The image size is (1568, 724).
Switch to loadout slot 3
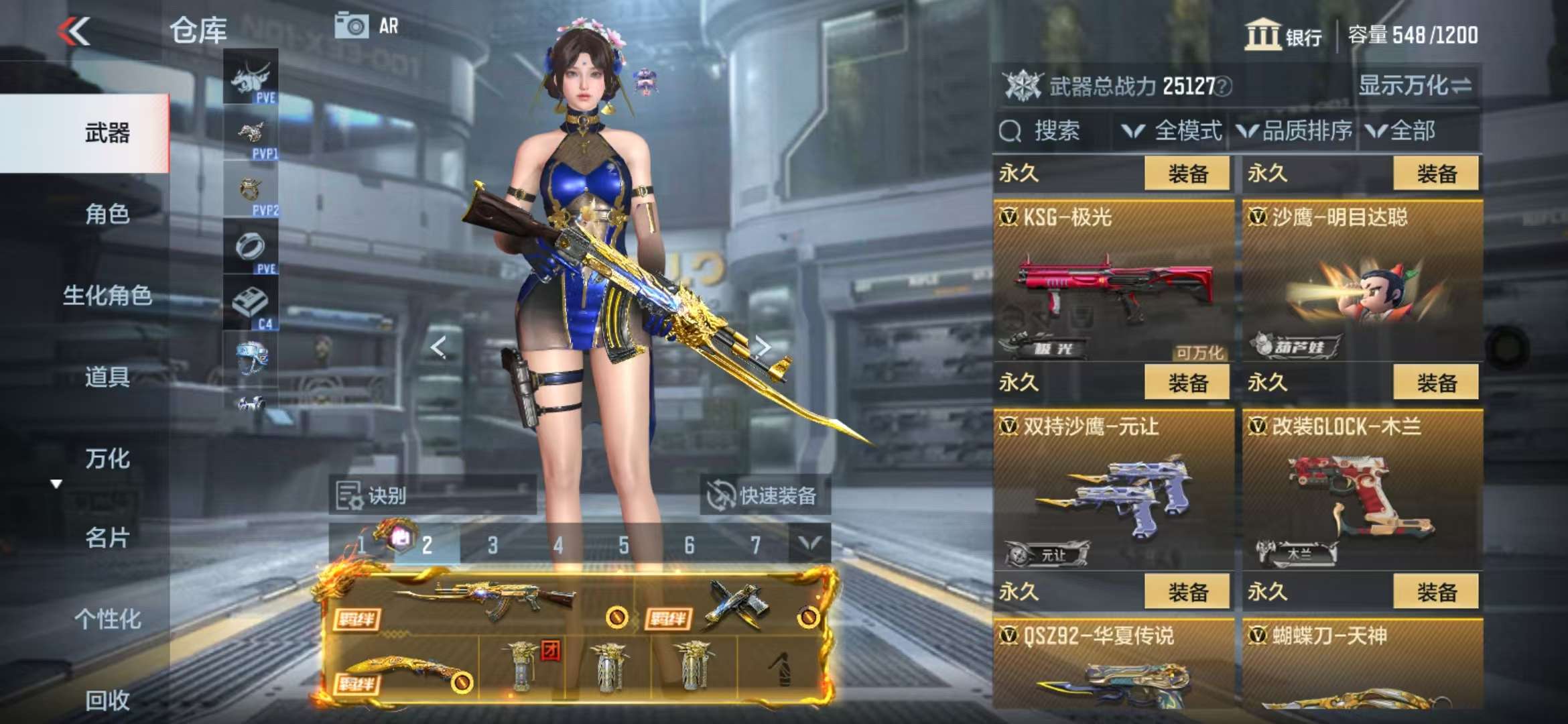coord(493,545)
